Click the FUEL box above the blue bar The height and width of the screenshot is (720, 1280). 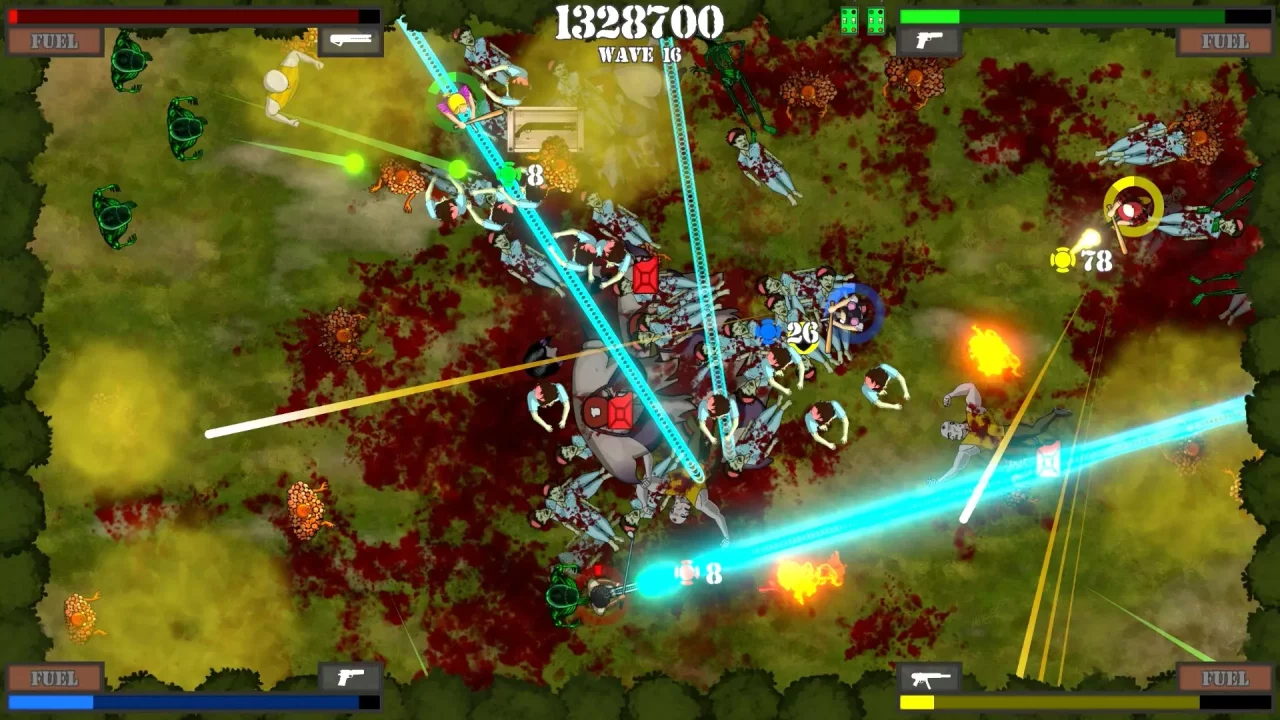click(55, 678)
